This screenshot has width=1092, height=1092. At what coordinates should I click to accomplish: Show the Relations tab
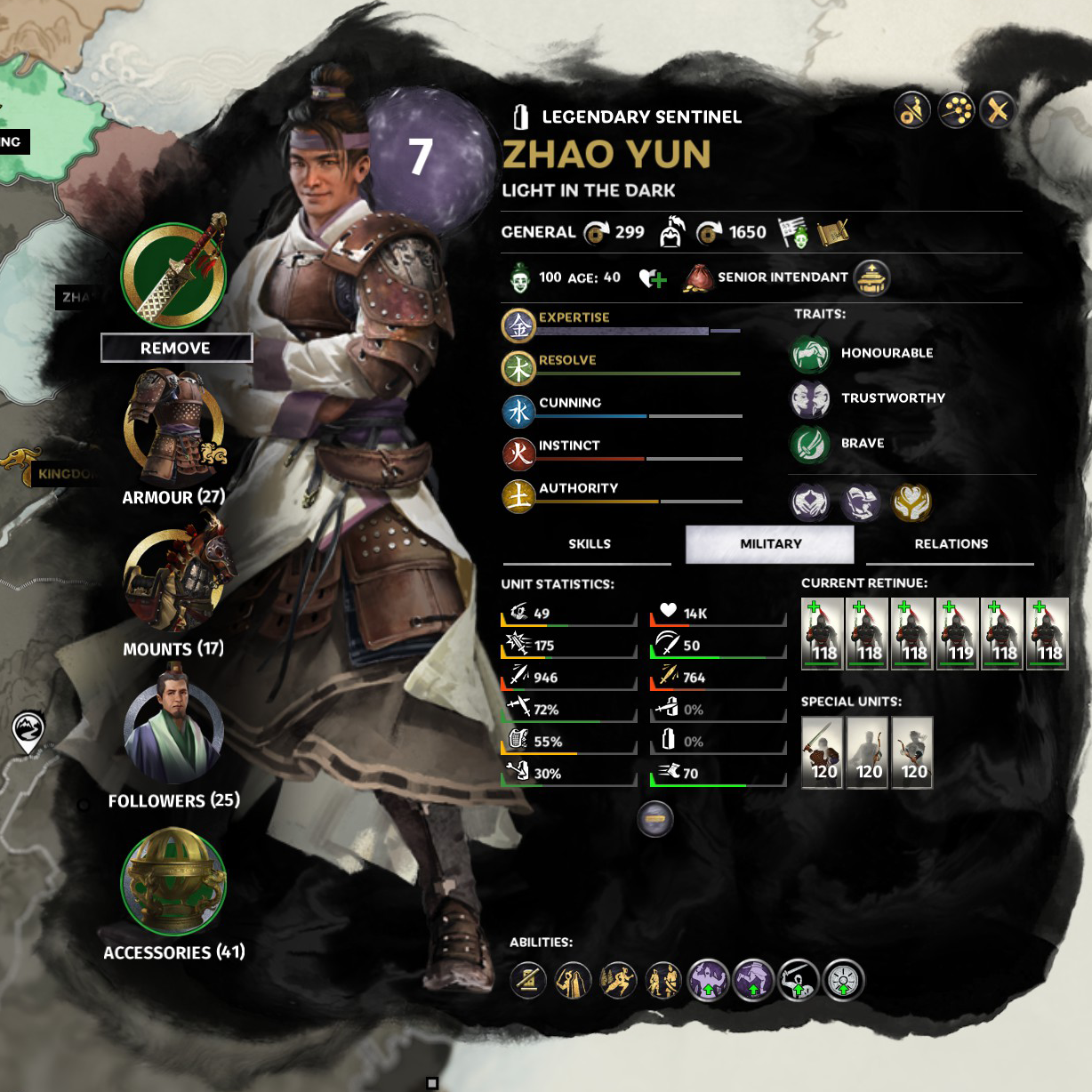click(951, 544)
